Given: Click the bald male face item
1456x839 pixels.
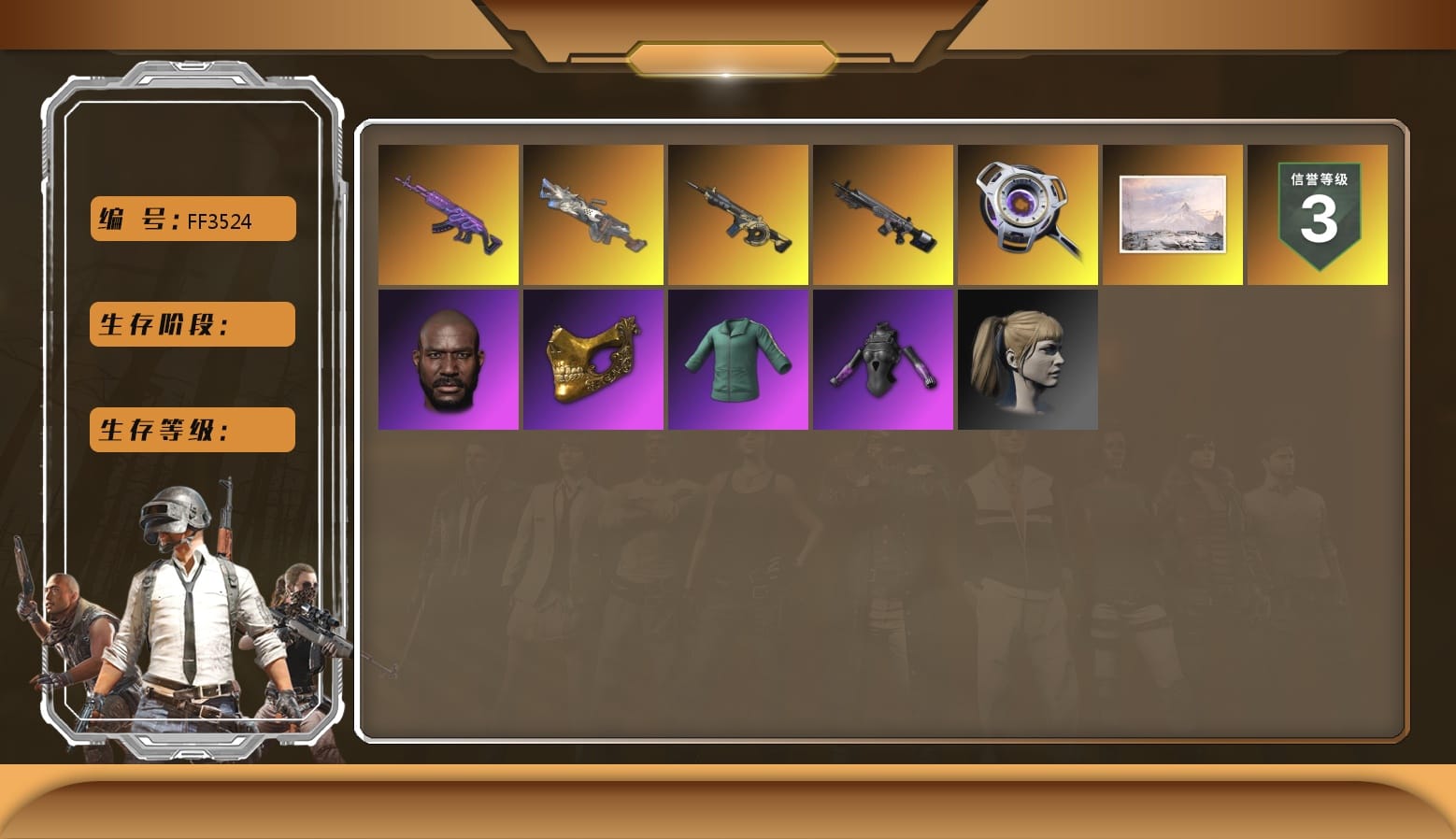Looking at the screenshot, I should [x=447, y=360].
